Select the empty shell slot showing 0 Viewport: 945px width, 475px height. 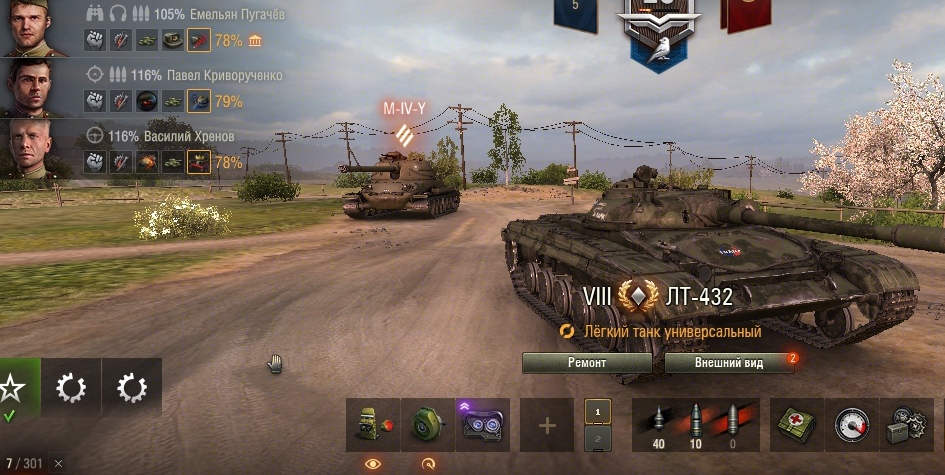736,424
